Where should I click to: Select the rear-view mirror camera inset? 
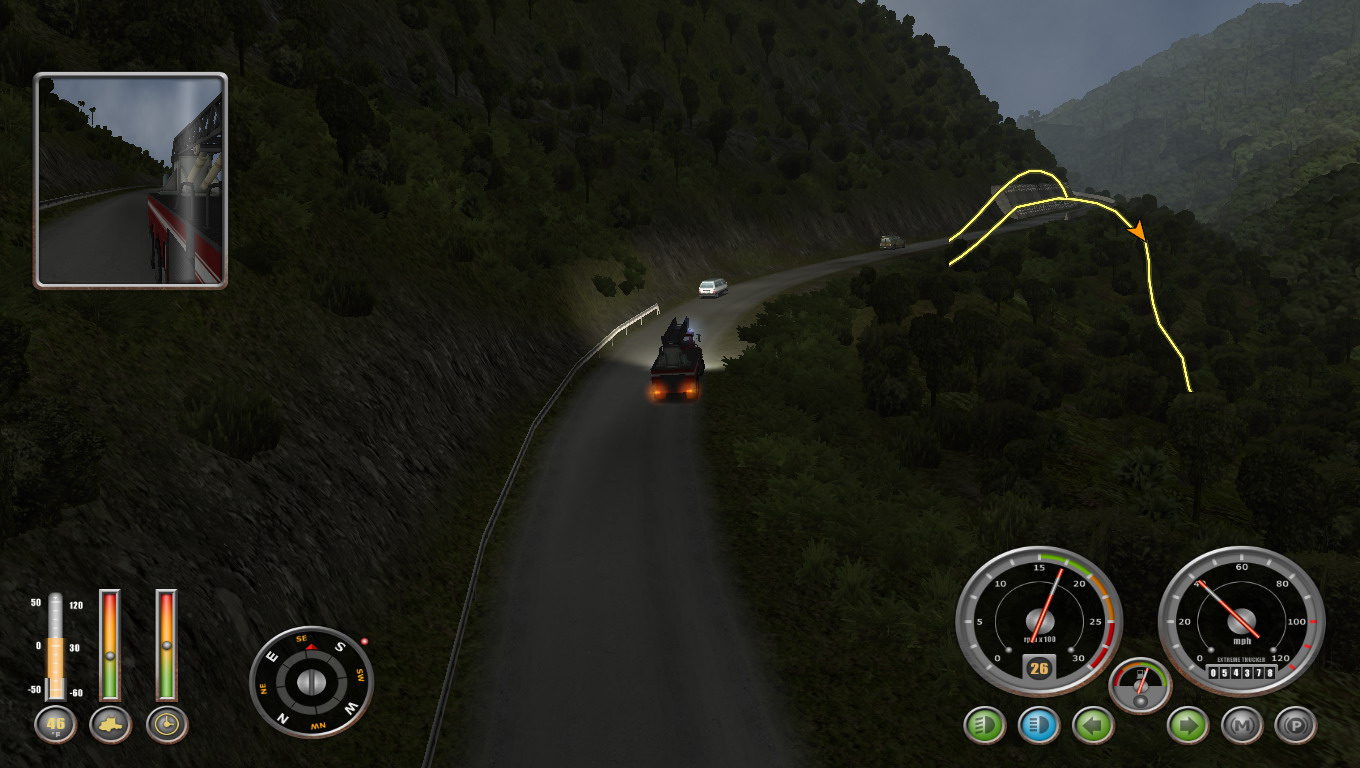click(x=131, y=181)
